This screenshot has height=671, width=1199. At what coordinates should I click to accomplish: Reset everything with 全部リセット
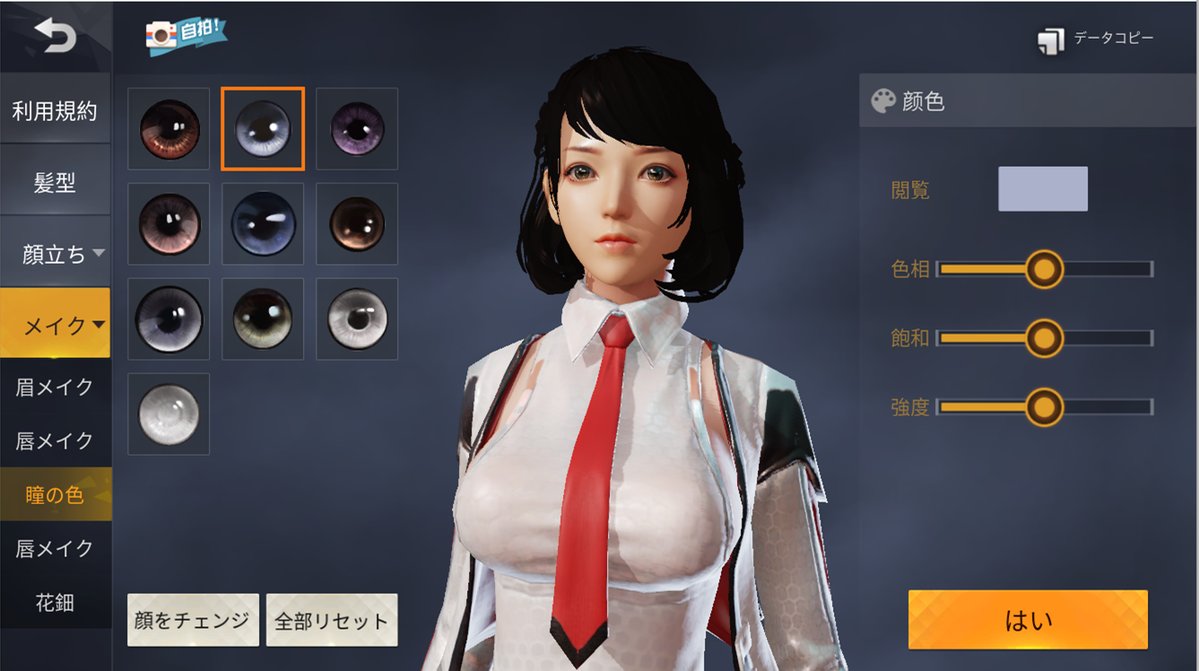pyautogui.click(x=331, y=620)
